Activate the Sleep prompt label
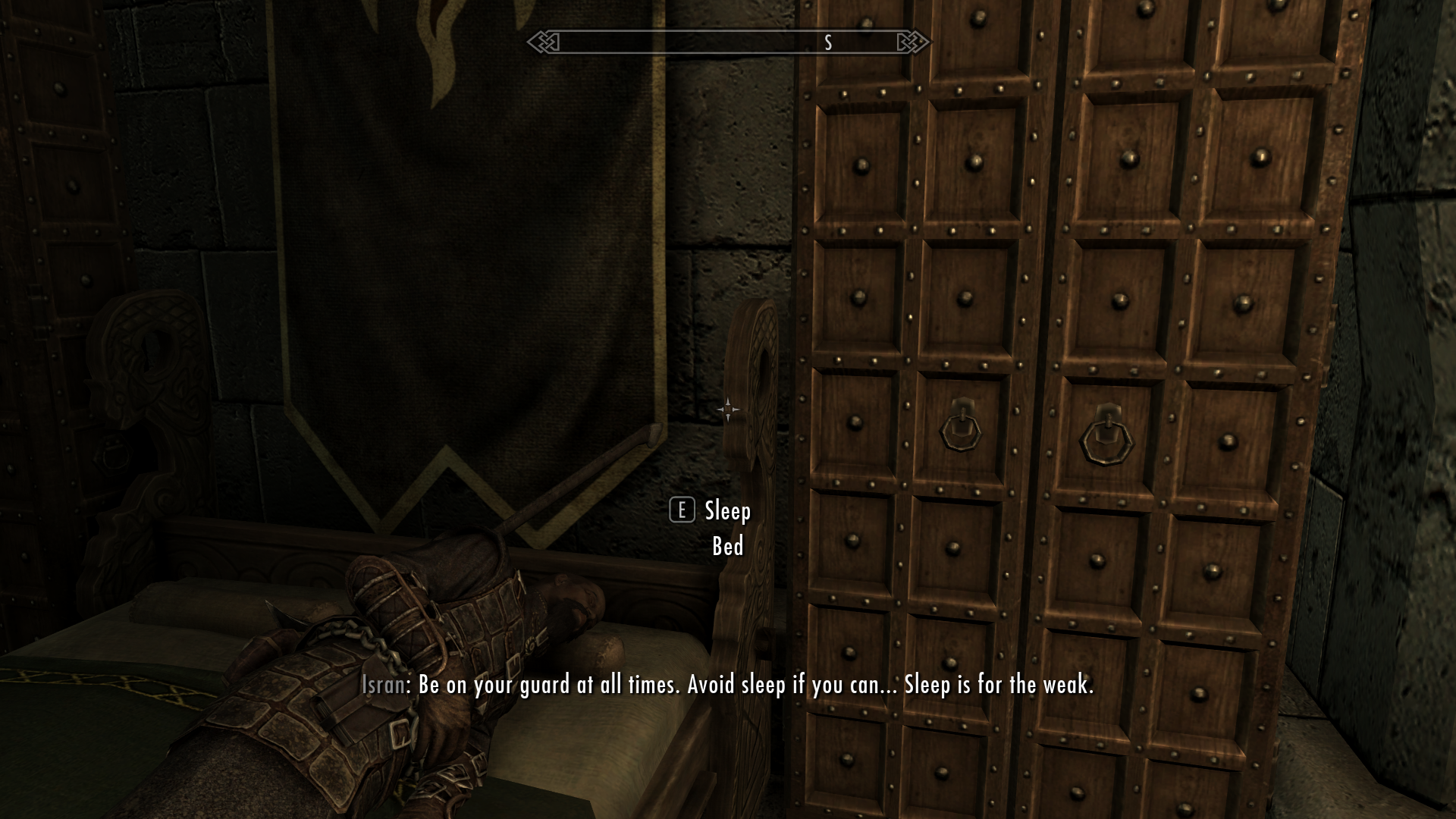The width and height of the screenshot is (1456, 819). pos(724,511)
